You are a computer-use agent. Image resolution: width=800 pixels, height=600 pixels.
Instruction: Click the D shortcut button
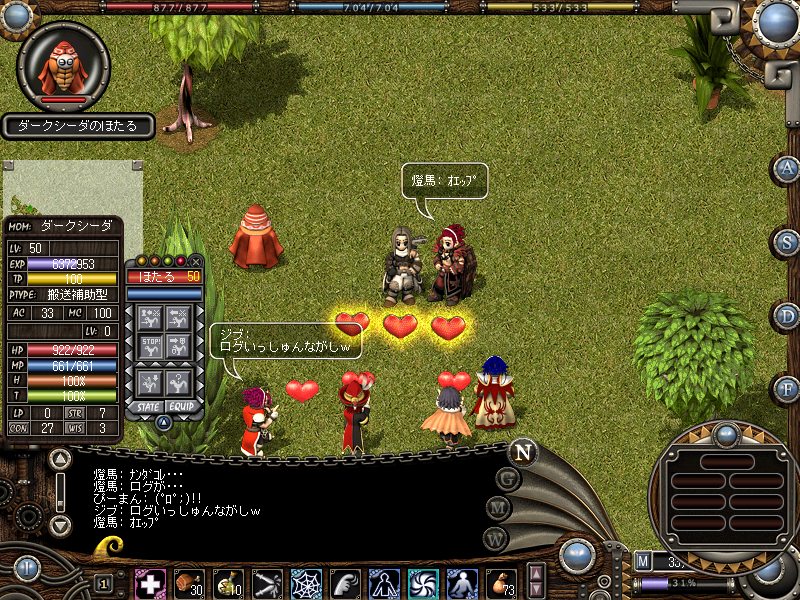coord(787,316)
